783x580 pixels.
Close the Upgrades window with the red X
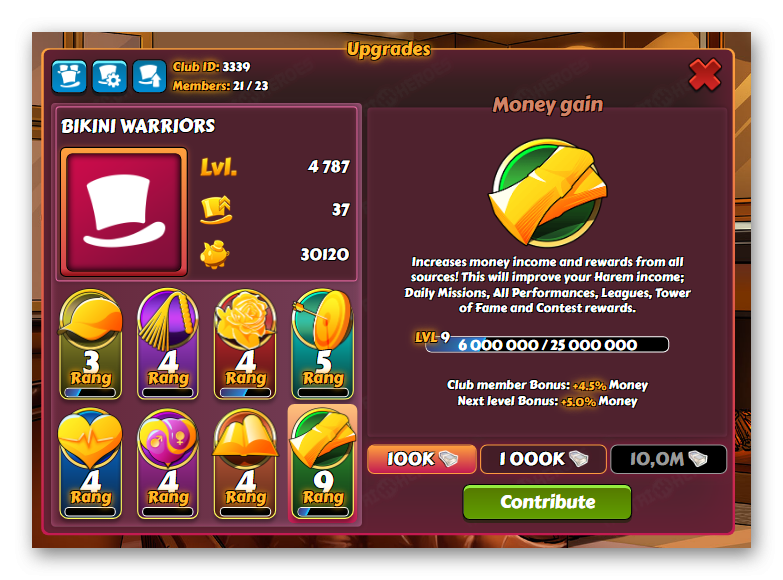(x=705, y=75)
